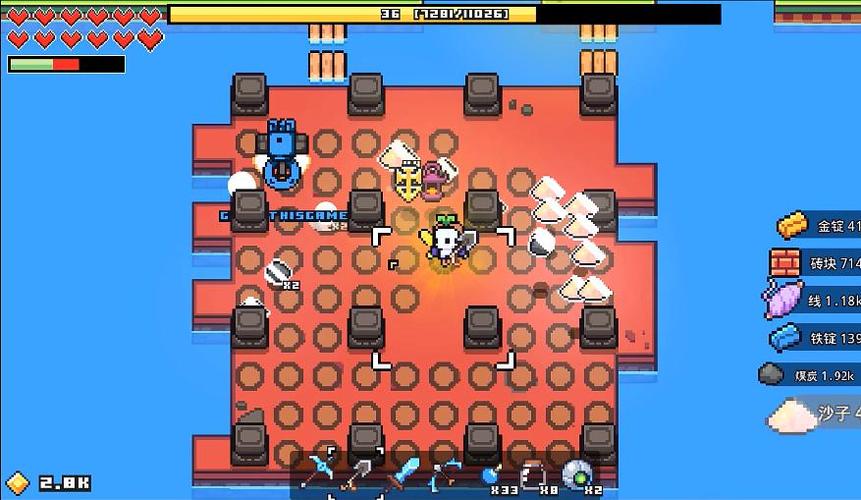Screen dimensions: 861x500
Task: Equip the shovel from the hotbar
Action: pyautogui.click(x=359, y=472)
